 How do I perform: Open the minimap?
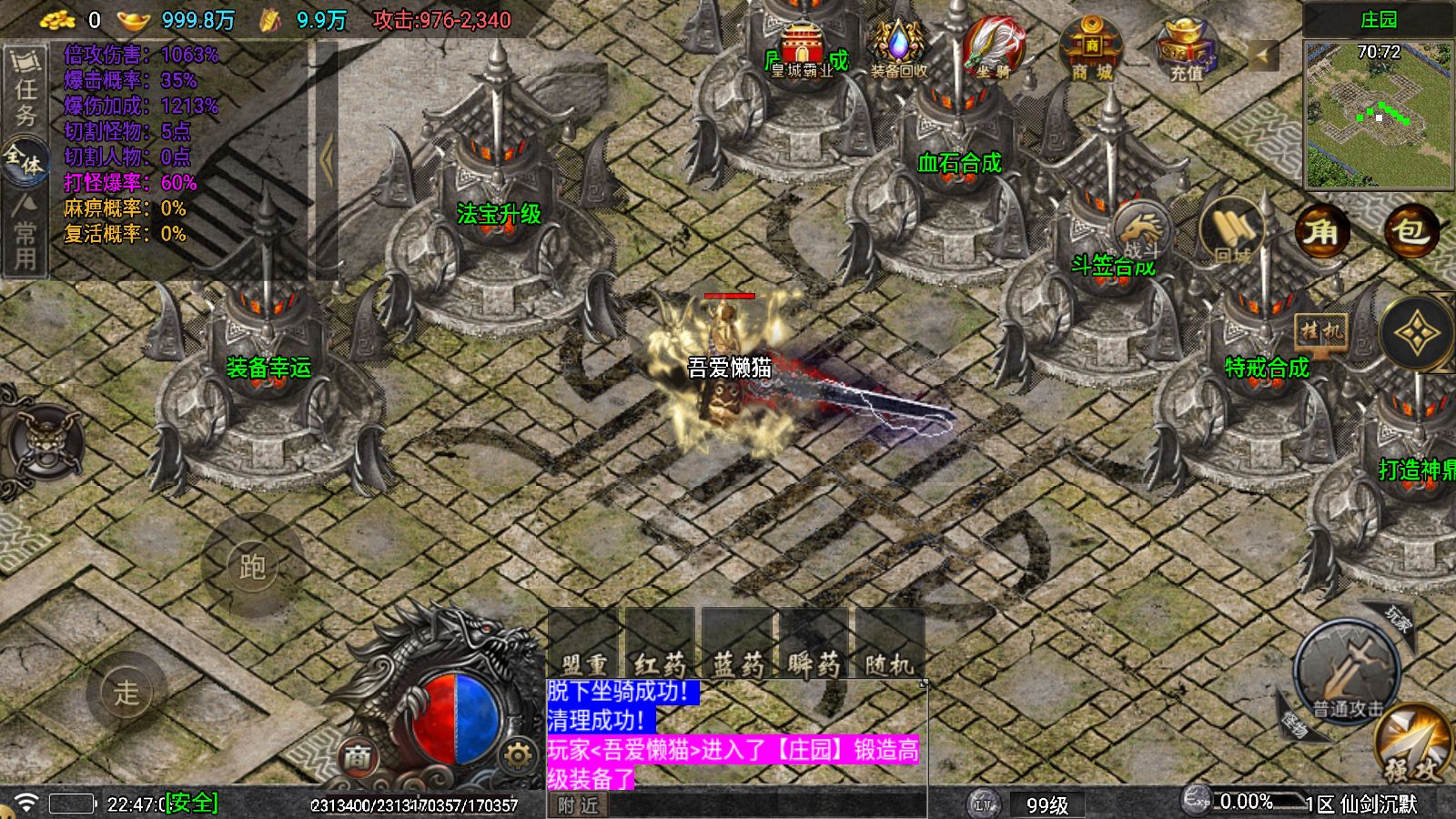tap(1378, 113)
